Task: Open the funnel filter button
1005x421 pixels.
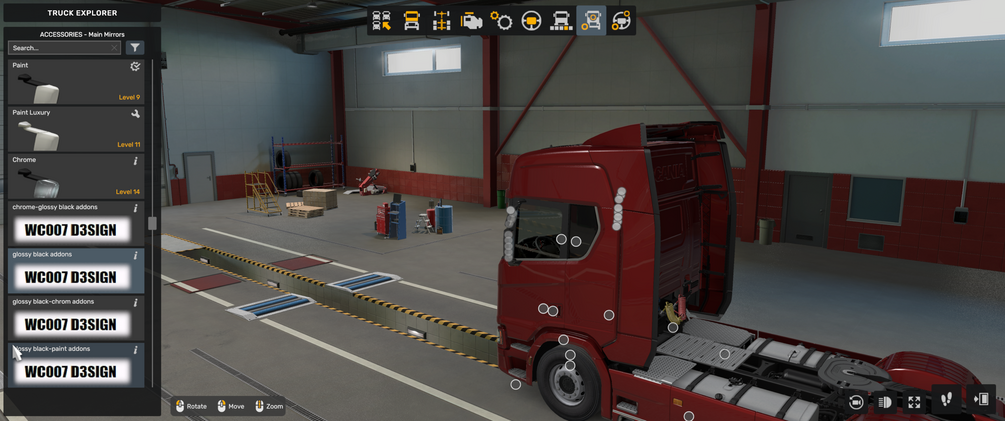Action: pyautogui.click(x=135, y=48)
